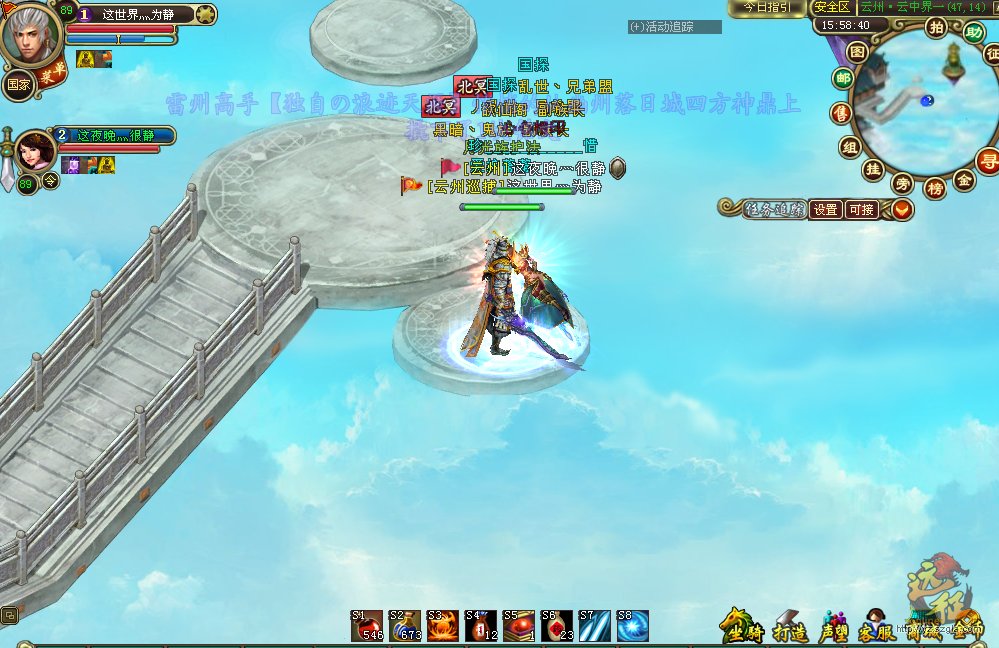Viewport: 999px width, 648px height.
Task: Activate the S8 blue swirl skill
Action: (x=632, y=626)
